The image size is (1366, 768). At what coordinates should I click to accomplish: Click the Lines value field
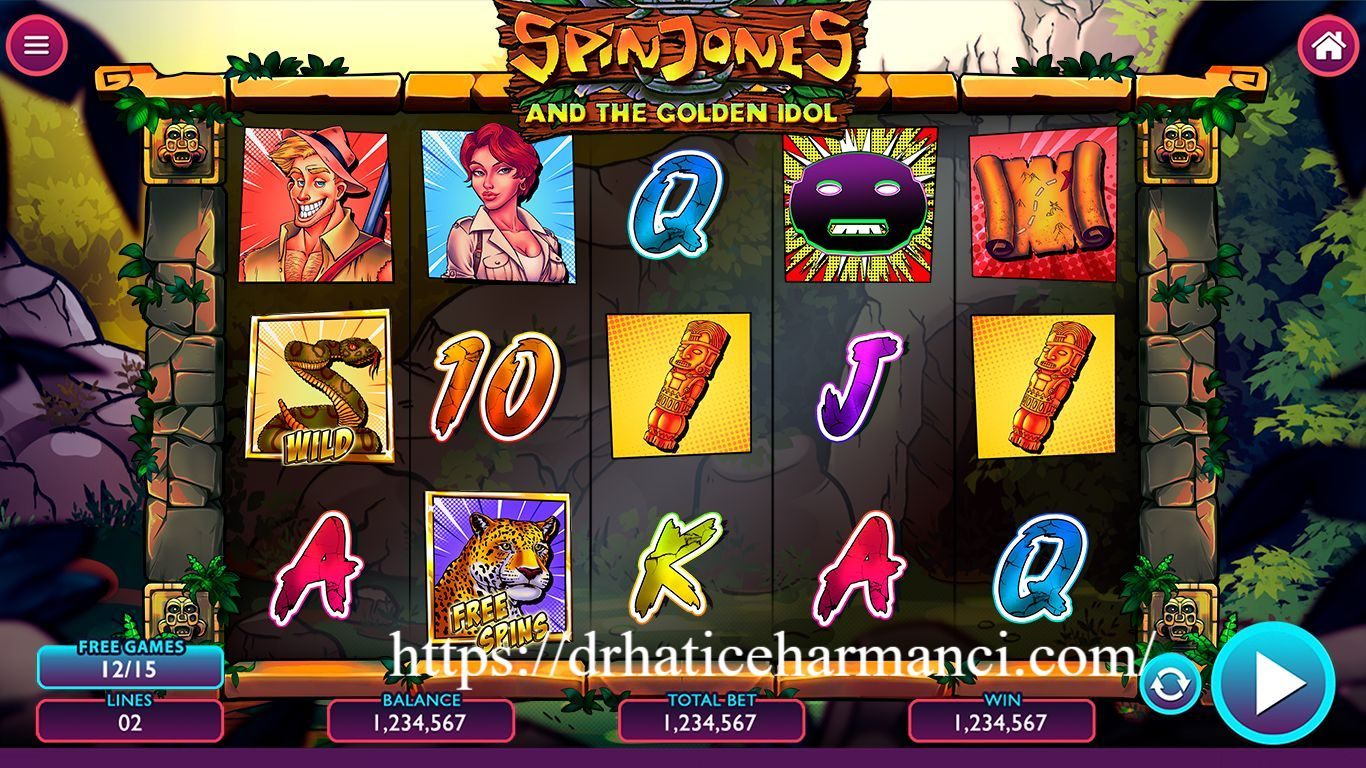click(130, 721)
